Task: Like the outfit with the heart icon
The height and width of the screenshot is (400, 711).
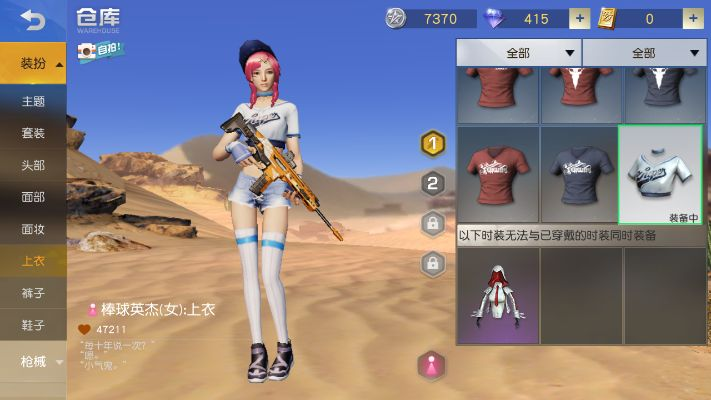Action: 85,329
